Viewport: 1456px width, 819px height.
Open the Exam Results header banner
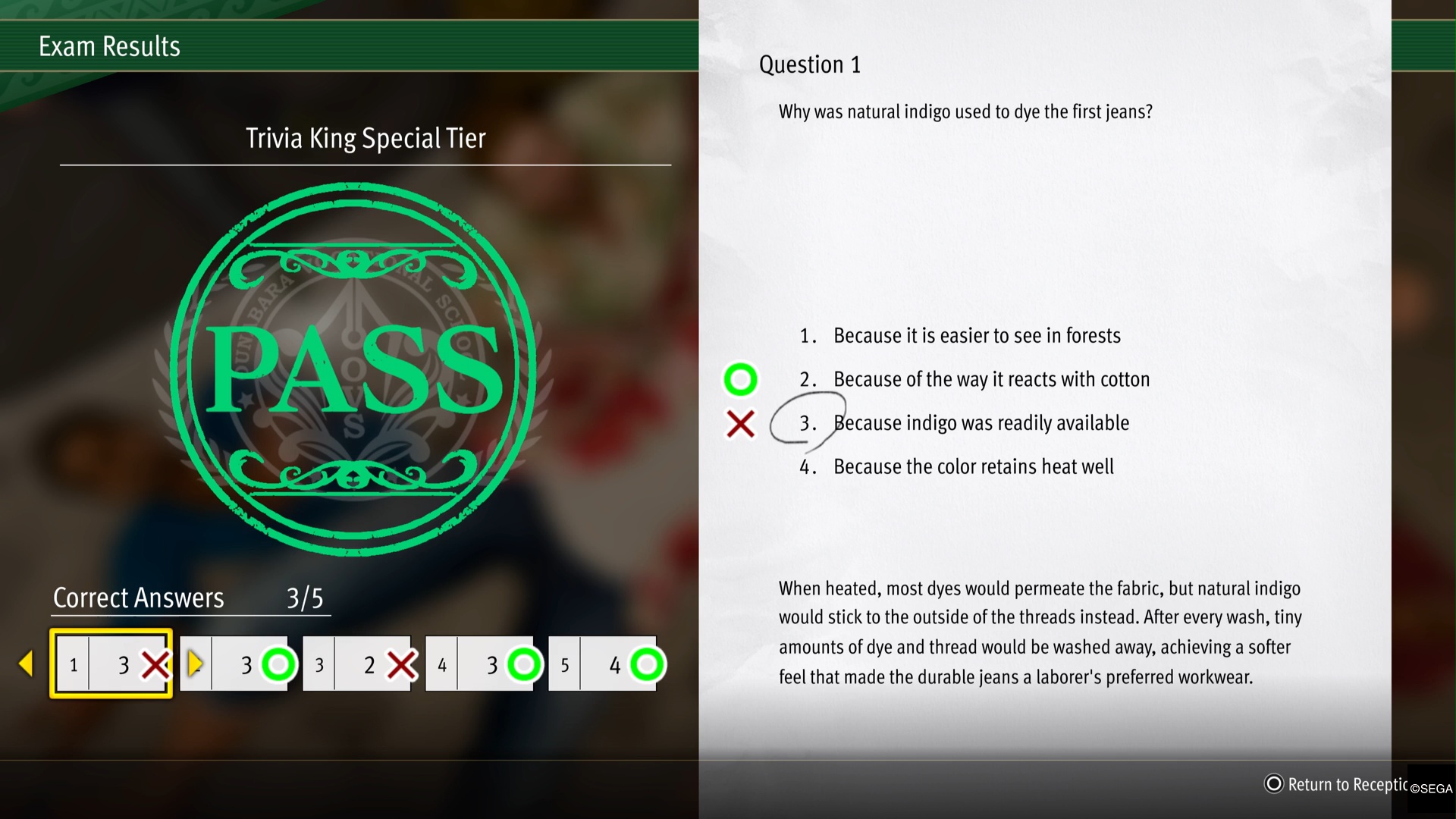click(109, 45)
